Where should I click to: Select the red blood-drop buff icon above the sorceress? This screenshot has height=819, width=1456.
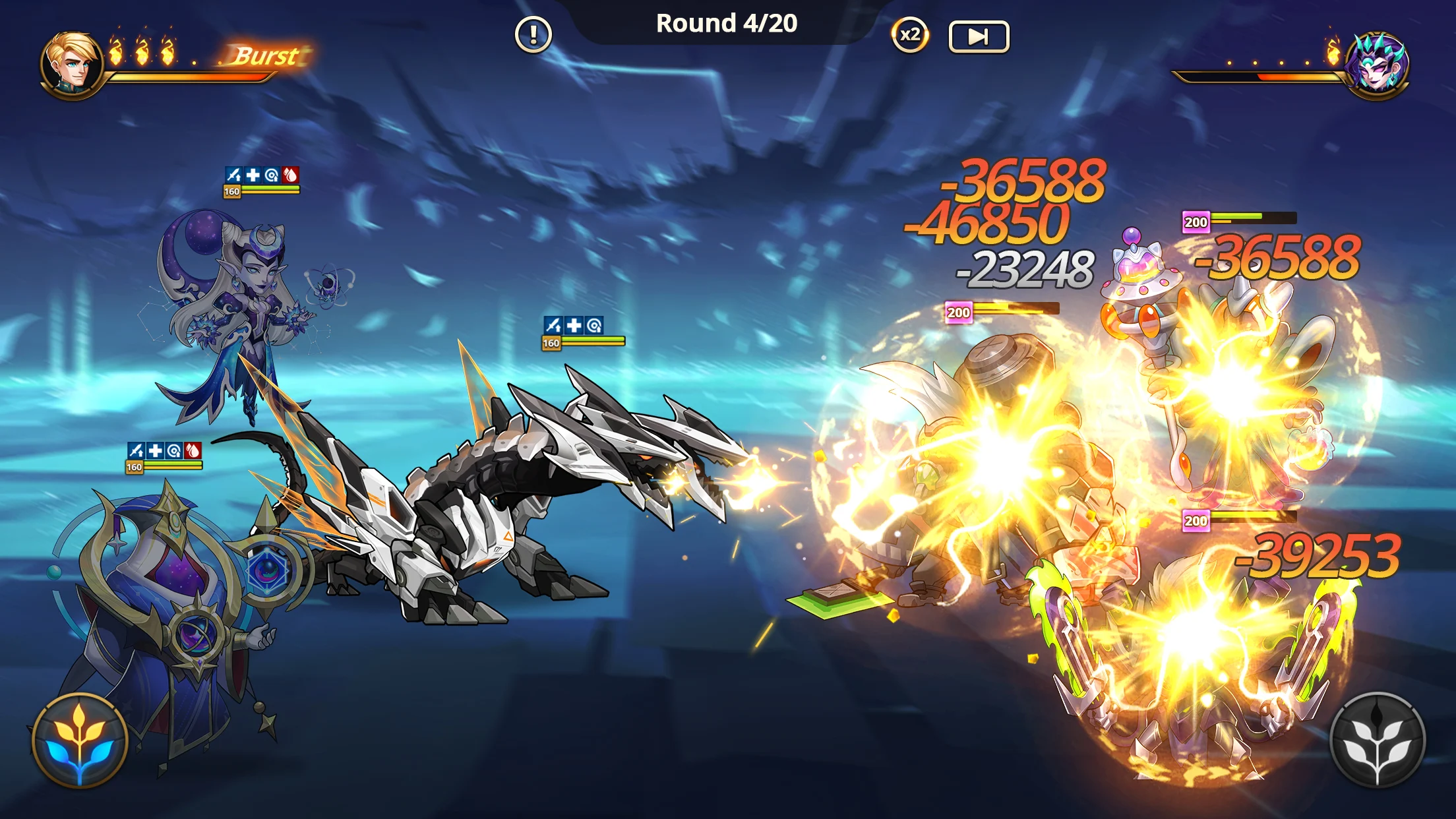click(290, 175)
